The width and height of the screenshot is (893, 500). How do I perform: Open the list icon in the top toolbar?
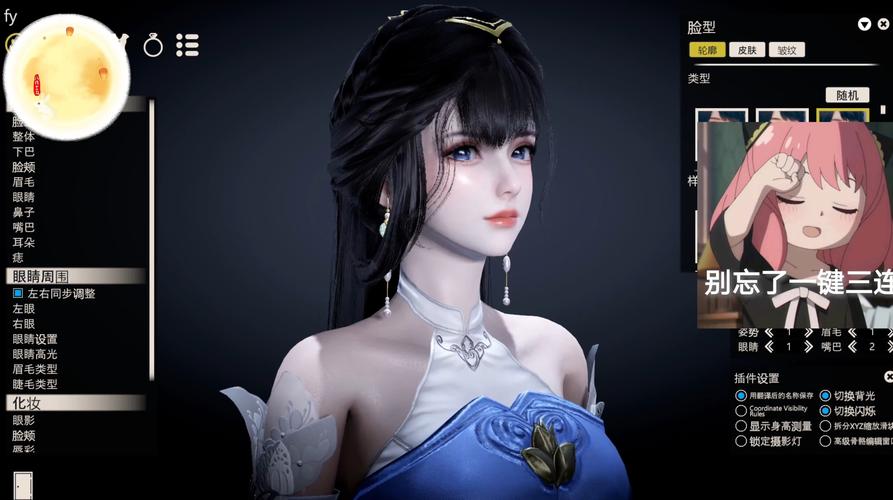pos(187,45)
